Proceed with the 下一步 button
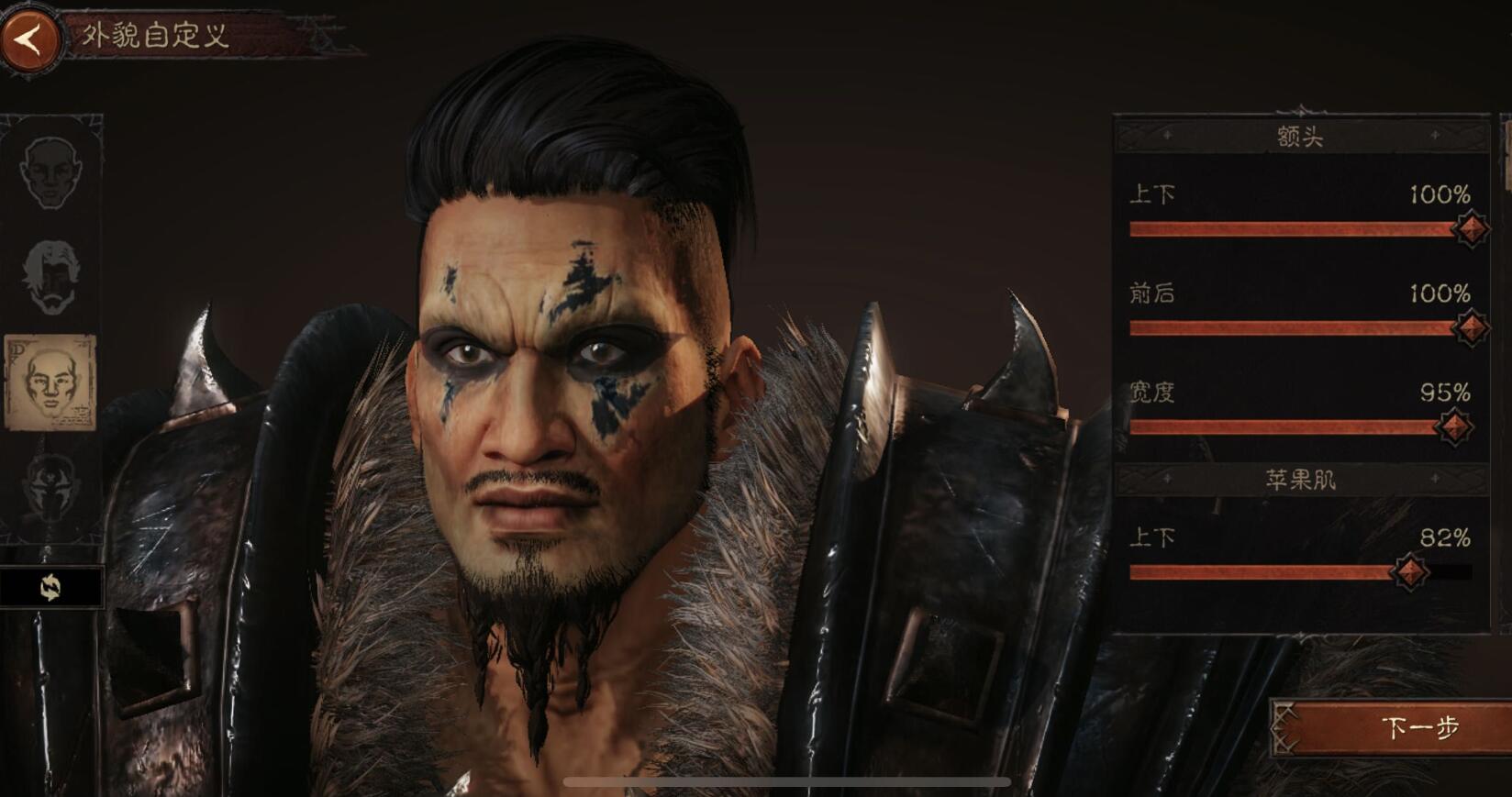 (1392, 727)
